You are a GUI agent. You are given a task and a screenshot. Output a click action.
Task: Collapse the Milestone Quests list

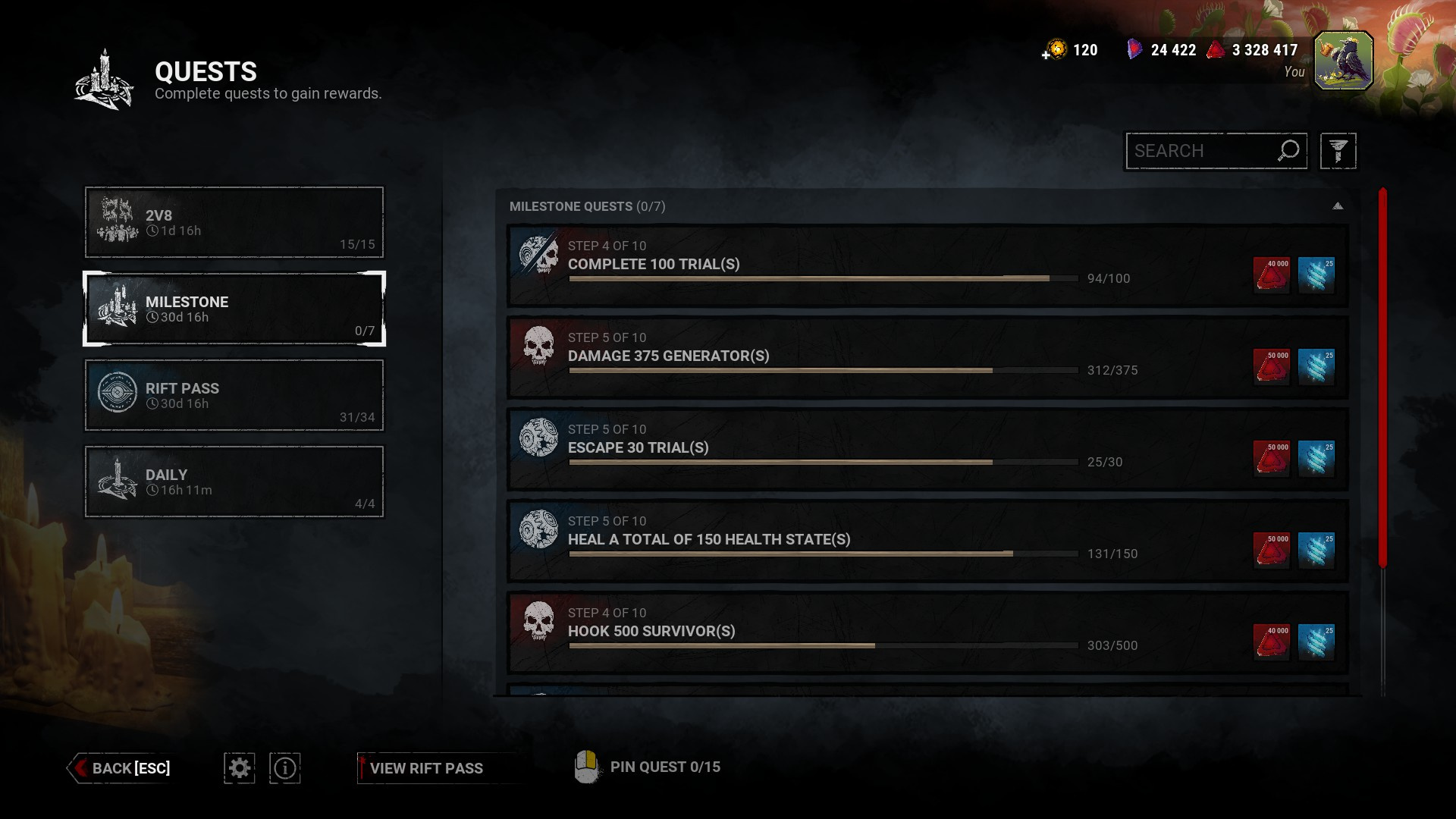click(1338, 205)
